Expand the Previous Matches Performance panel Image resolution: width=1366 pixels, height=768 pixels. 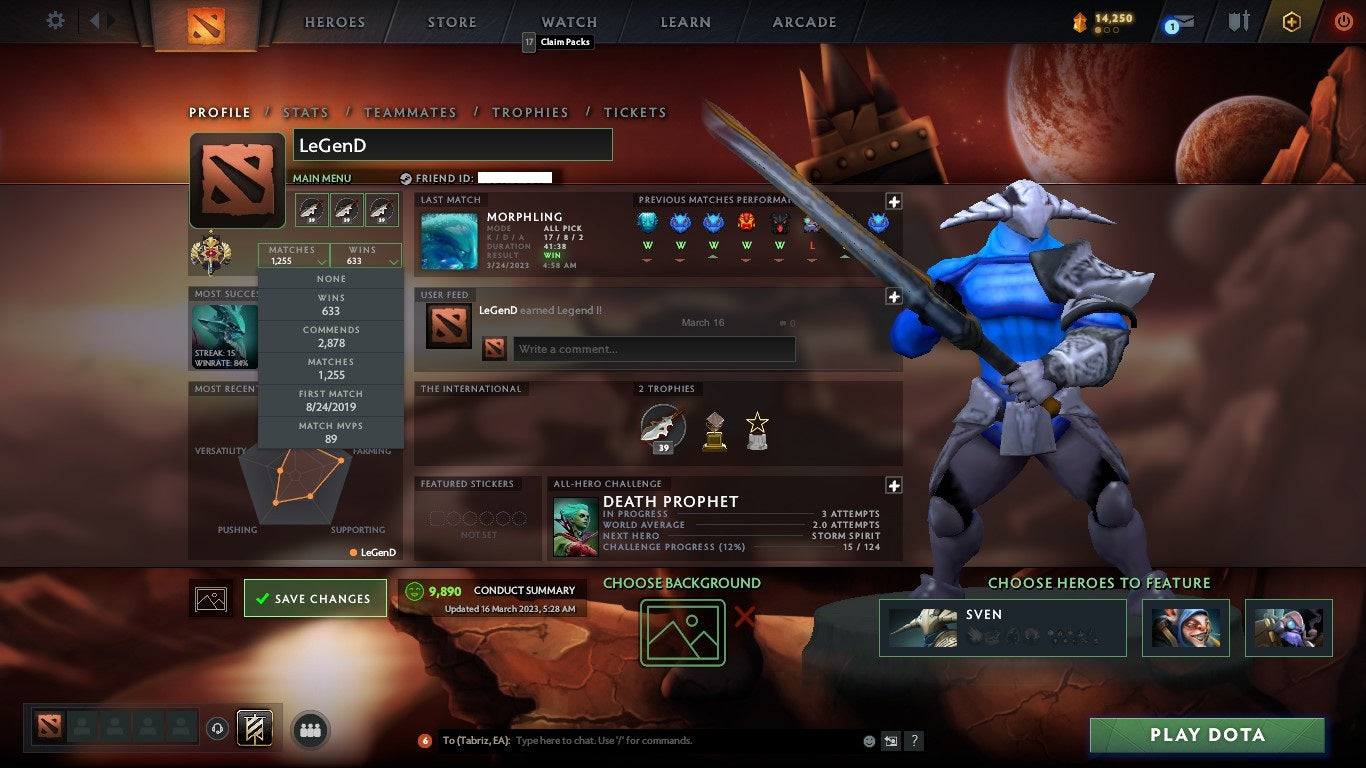(893, 204)
